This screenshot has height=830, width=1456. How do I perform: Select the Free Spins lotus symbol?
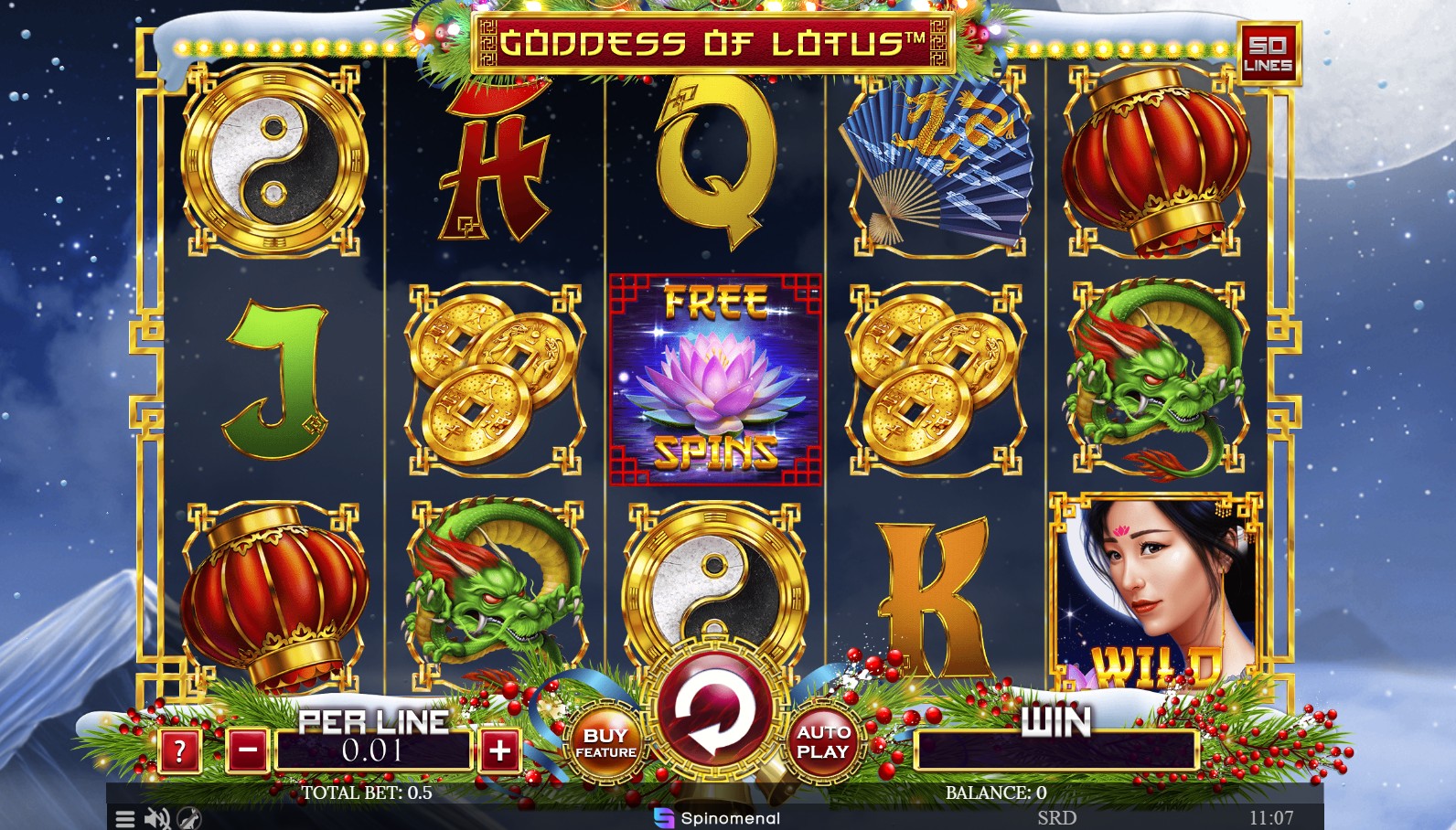click(x=718, y=375)
